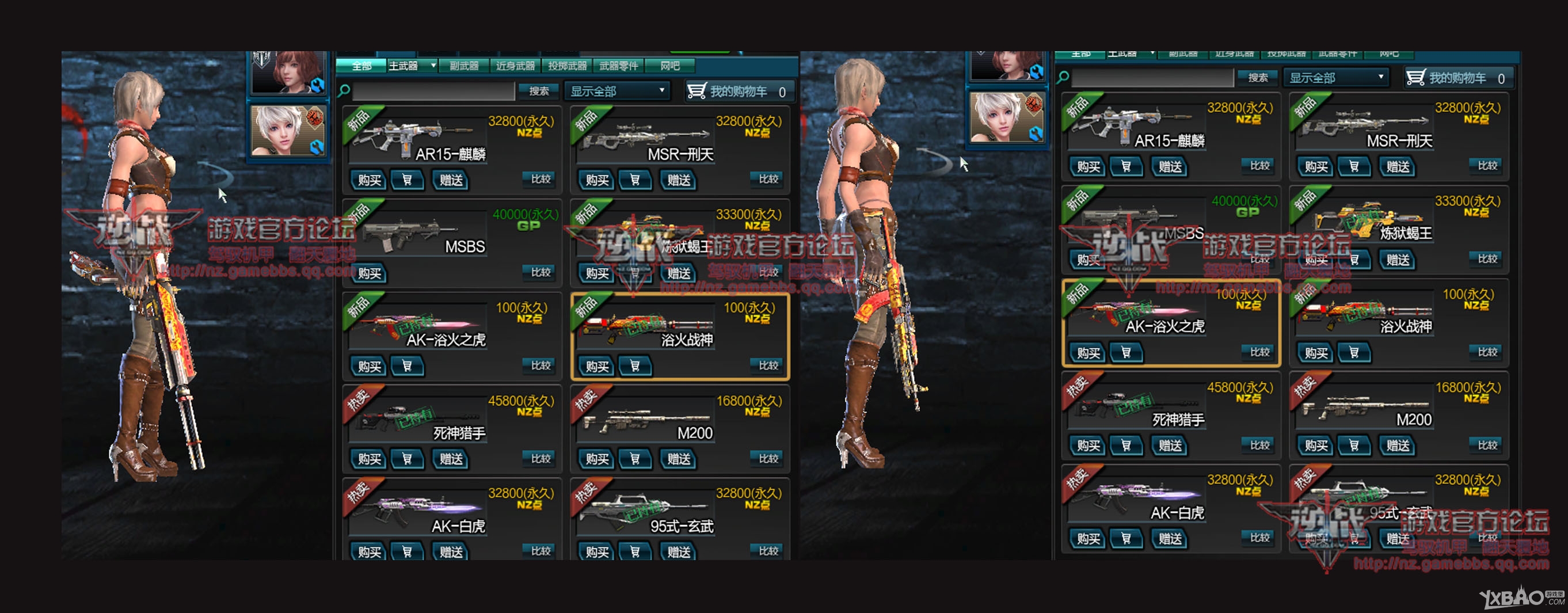Show the 近身武器 melee tab
The height and width of the screenshot is (613, 1568).
[515, 66]
